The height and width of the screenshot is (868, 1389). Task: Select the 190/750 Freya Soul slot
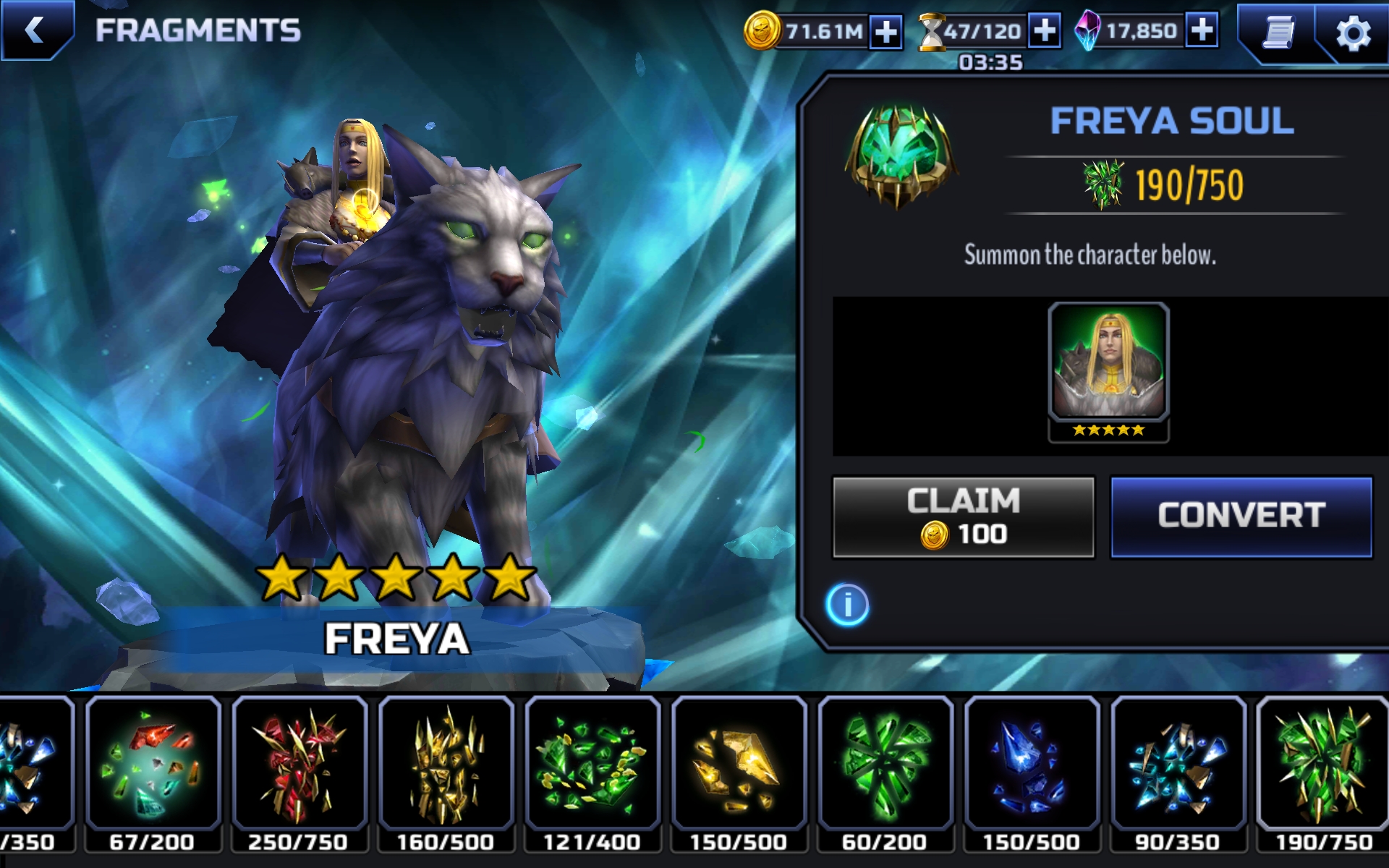coord(1324,773)
